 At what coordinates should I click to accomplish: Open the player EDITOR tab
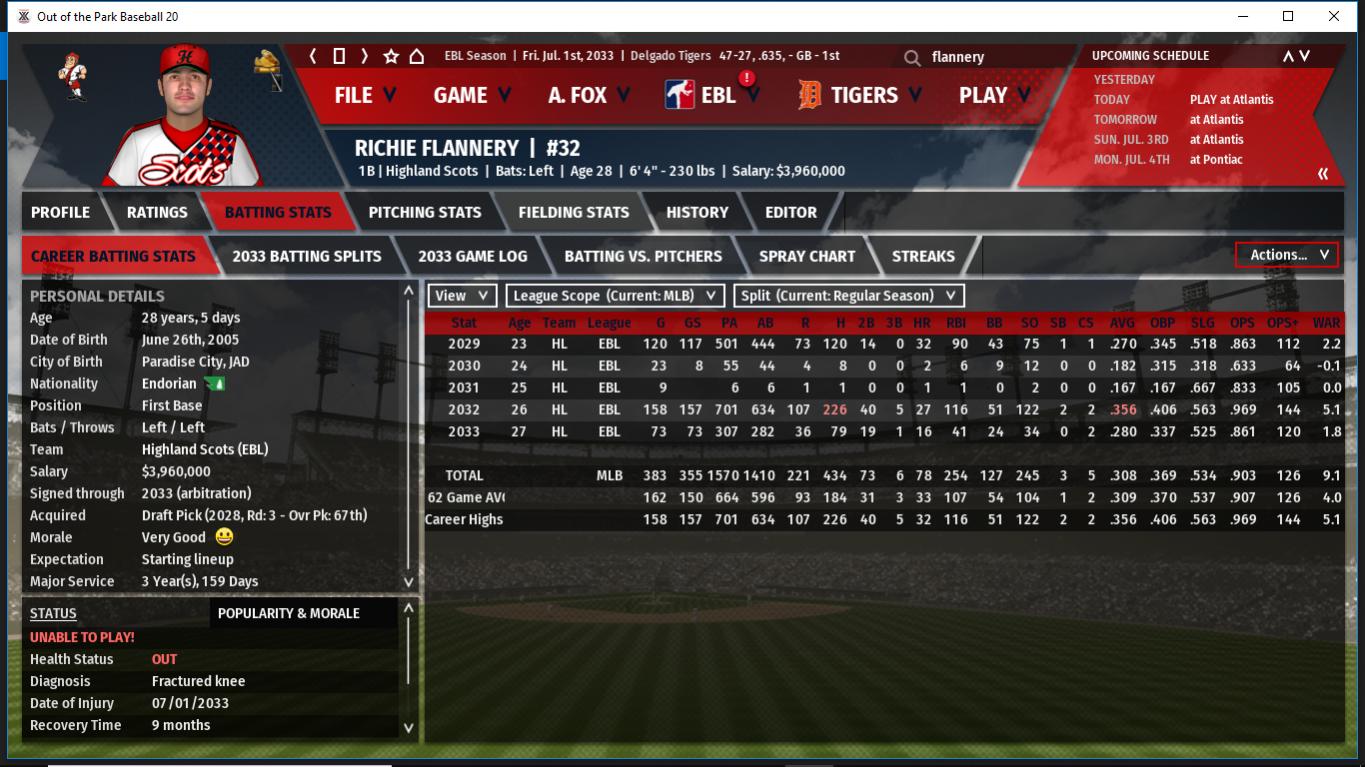[x=791, y=212]
